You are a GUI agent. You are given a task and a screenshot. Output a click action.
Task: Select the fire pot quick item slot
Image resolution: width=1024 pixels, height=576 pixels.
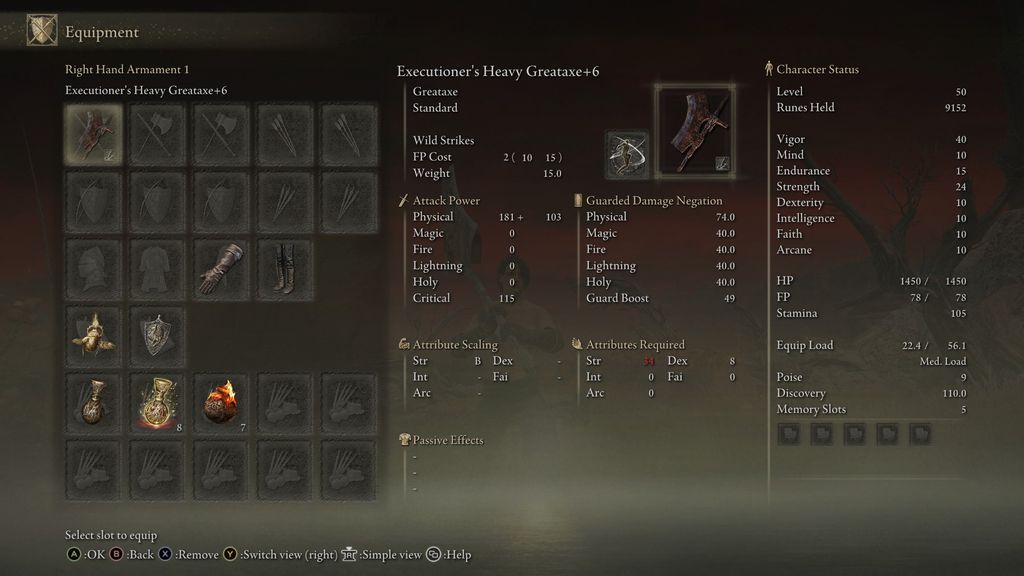coord(223,404)
